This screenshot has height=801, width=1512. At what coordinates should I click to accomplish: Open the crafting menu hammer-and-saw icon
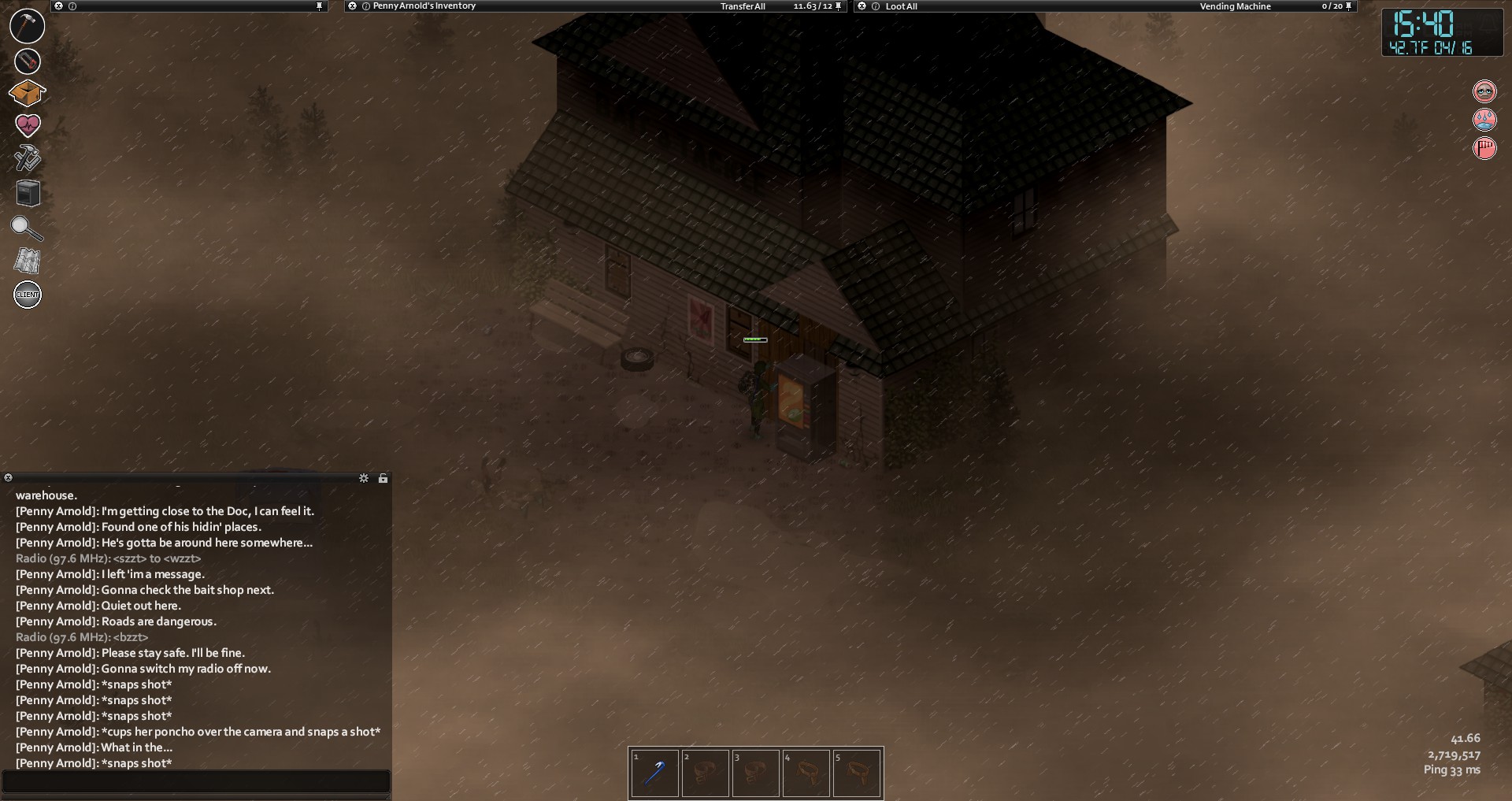pyautogui.click(x=28, y=158)
